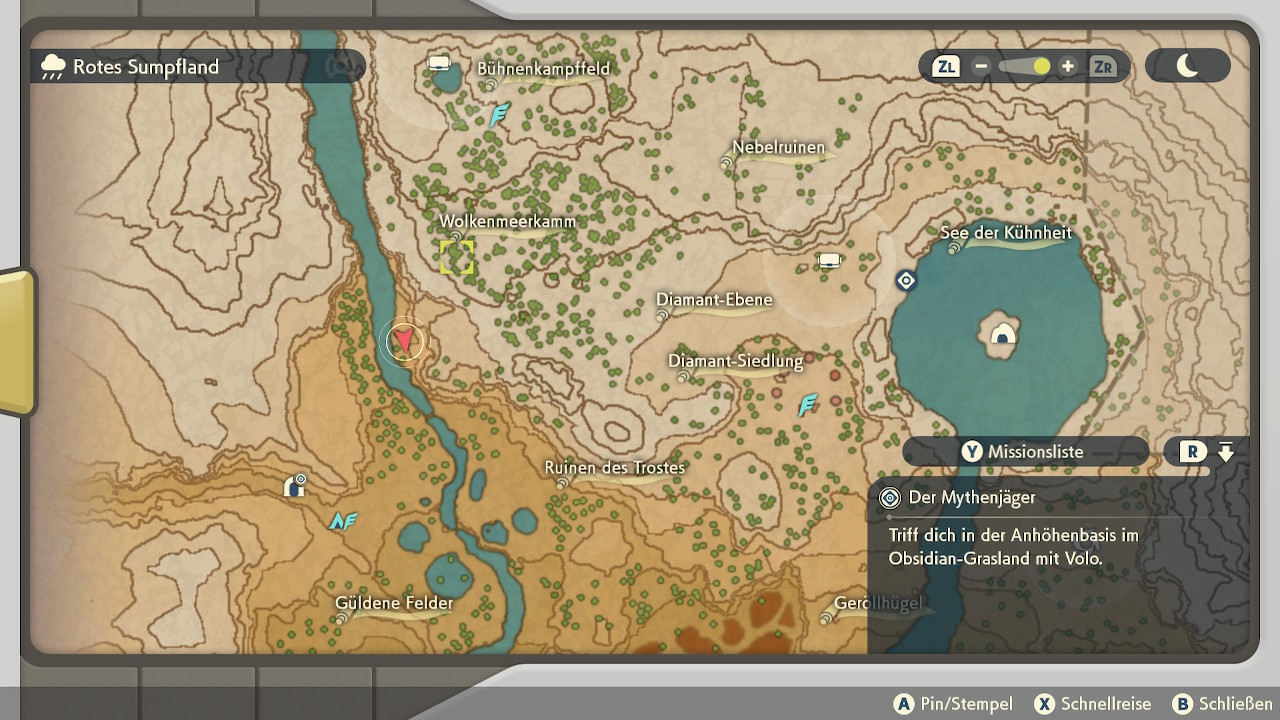Pick the See der Kühnheit label

point(1006,233)
